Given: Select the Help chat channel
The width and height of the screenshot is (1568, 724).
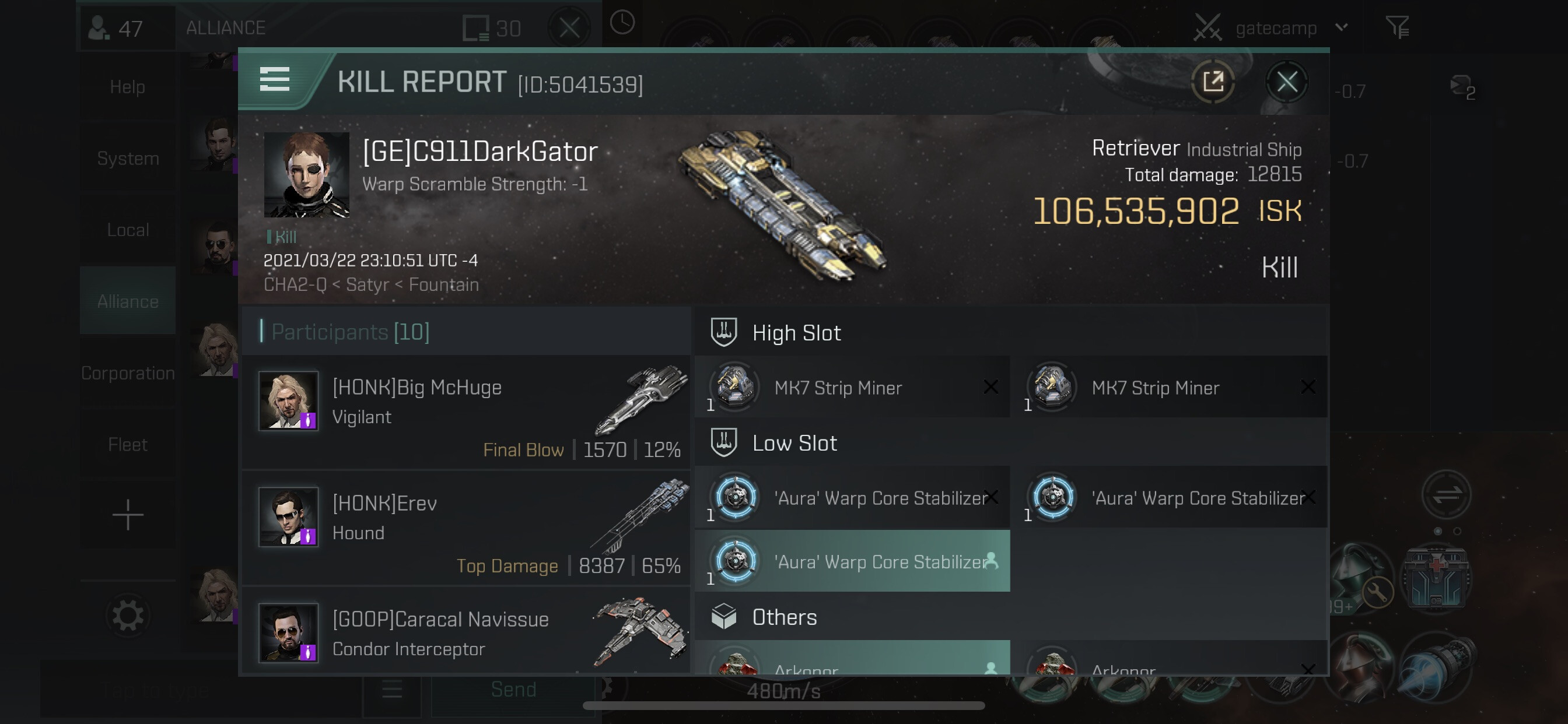Looking at the screenshot, I should coord(127,86).
